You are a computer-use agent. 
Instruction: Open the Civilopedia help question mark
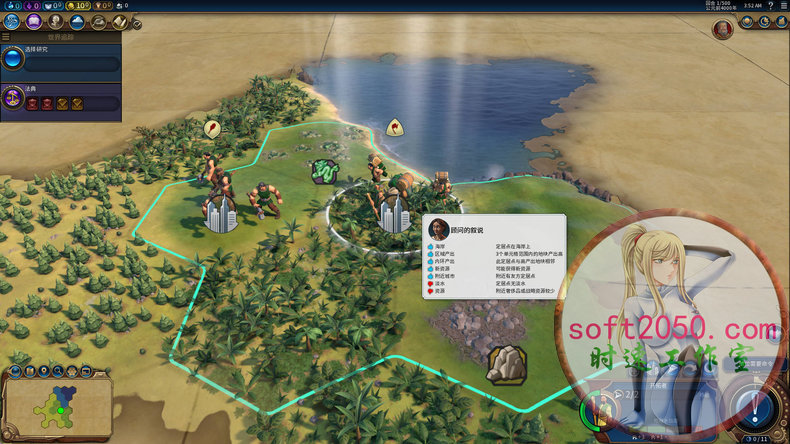tap(770, 5)
